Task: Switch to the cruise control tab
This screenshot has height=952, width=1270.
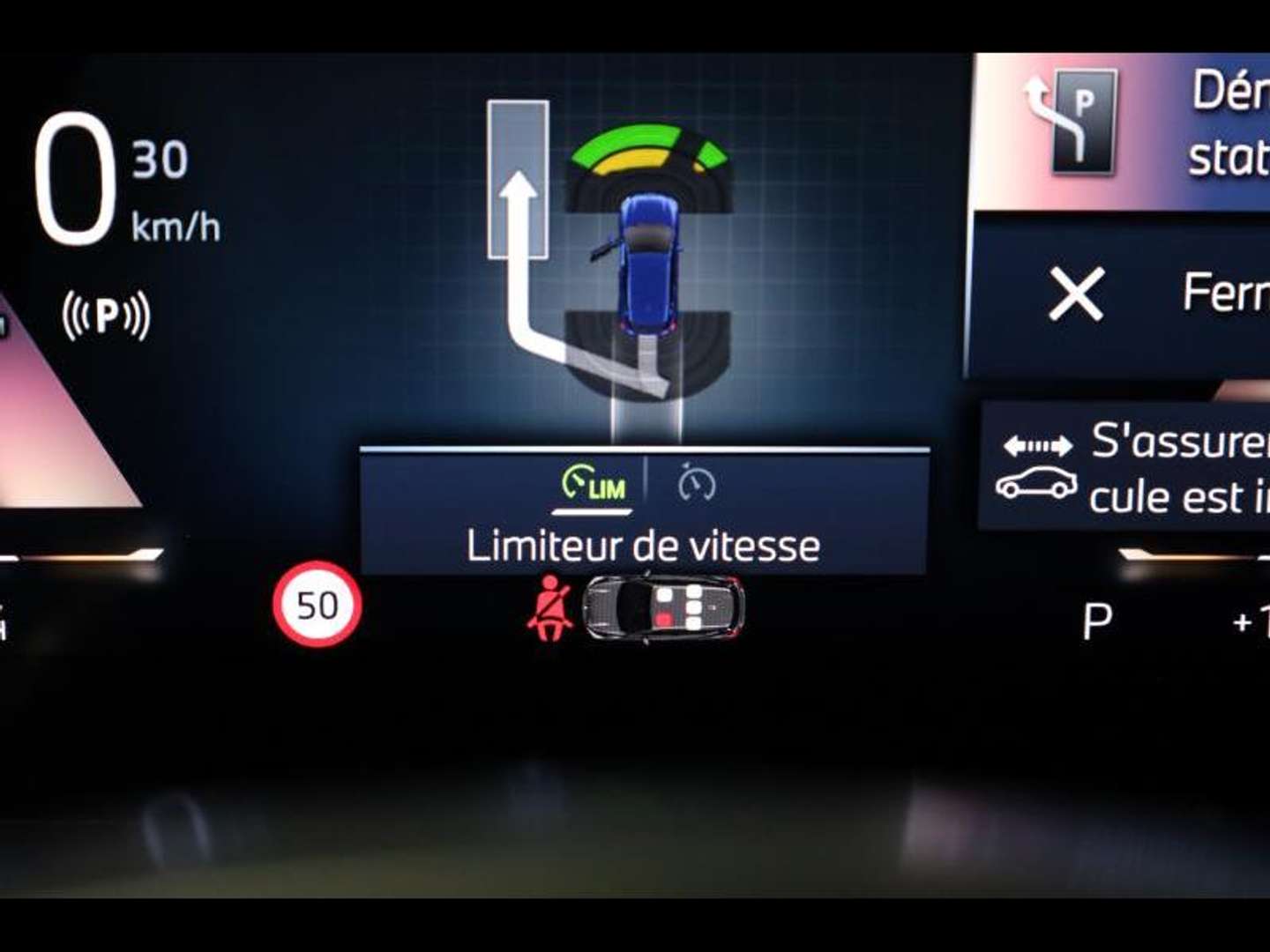Action: [697, 484]
